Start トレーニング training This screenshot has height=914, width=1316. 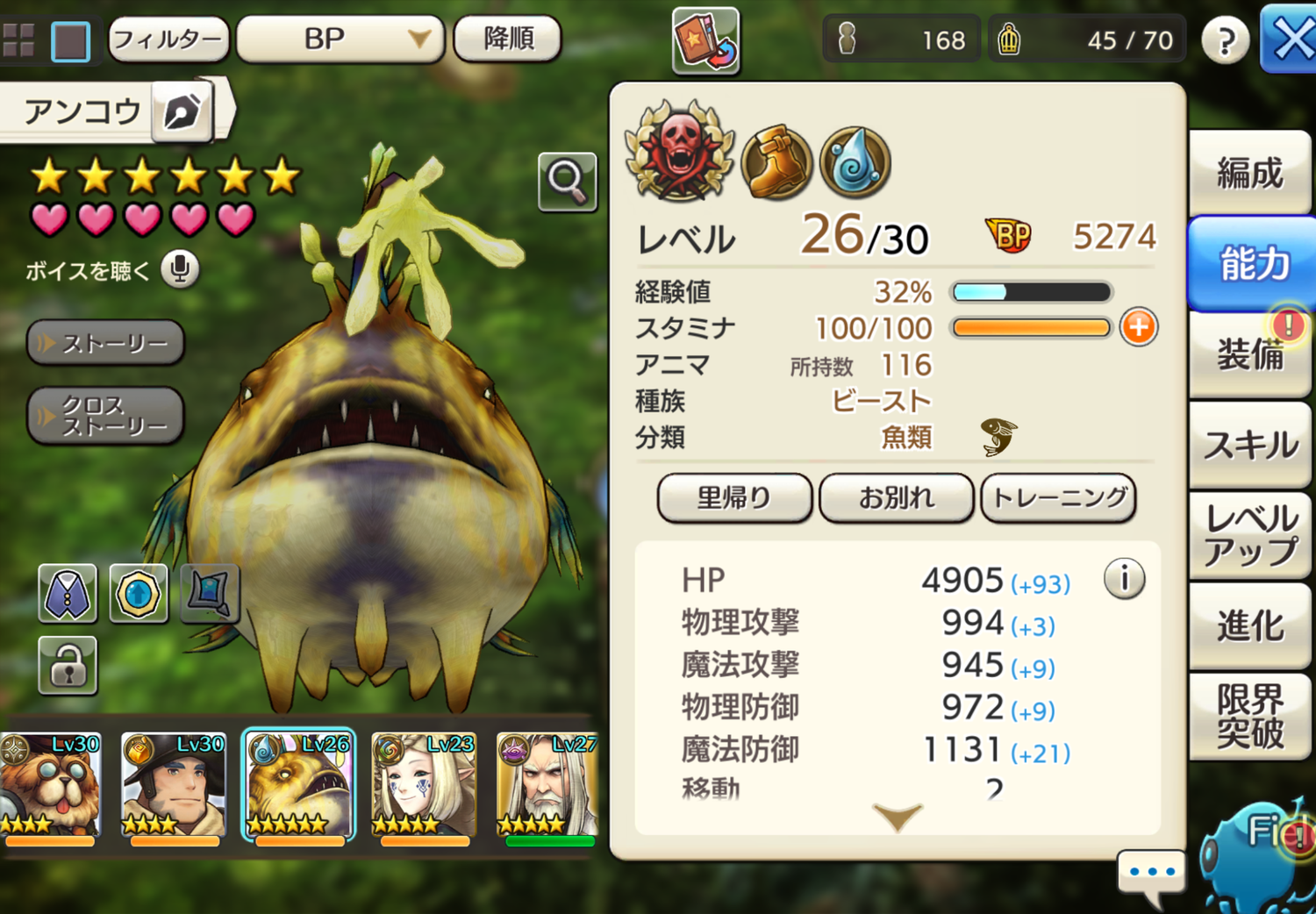(1058, 498)
